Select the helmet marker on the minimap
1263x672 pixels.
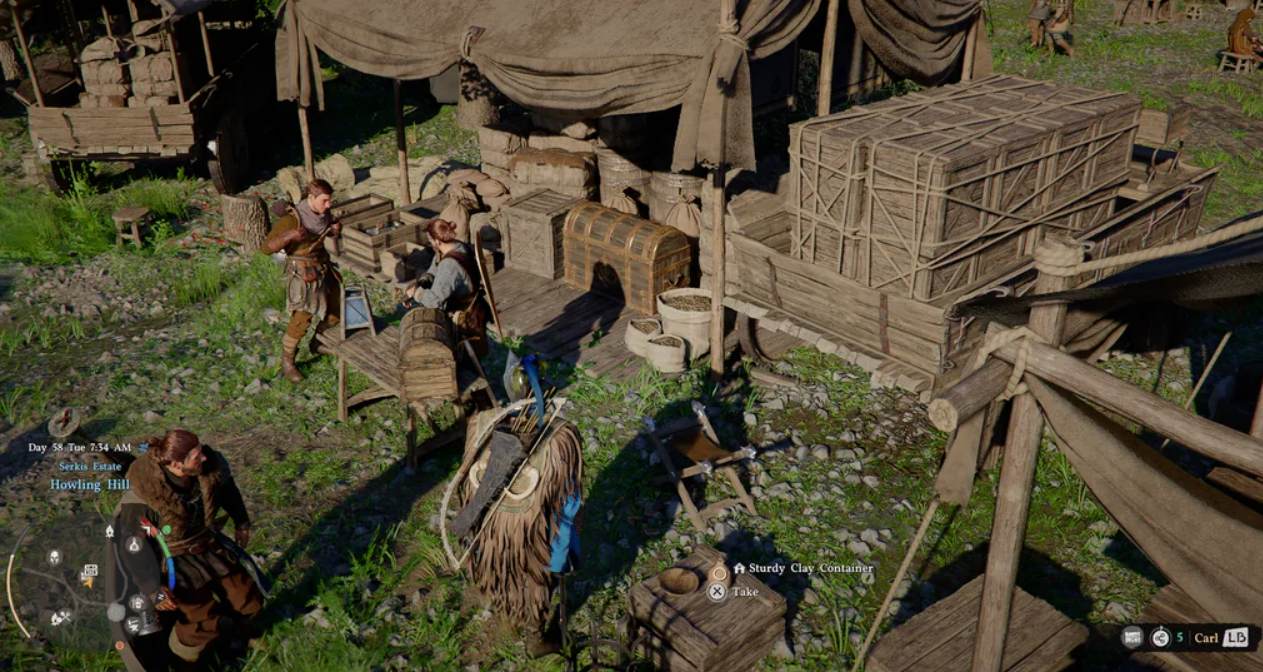(54, 557)
